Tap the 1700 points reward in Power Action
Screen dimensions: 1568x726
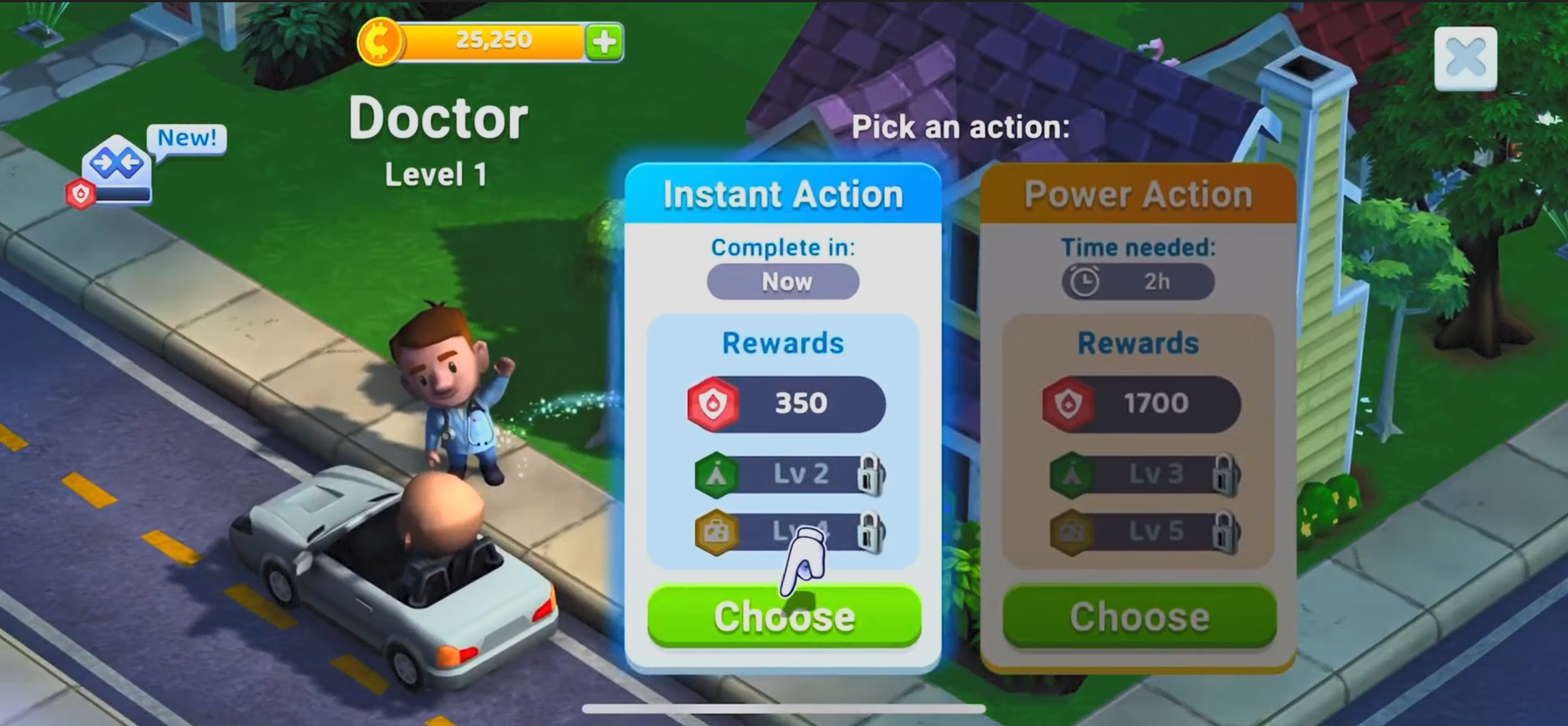pyautogui.click(x=1141, y=404)
